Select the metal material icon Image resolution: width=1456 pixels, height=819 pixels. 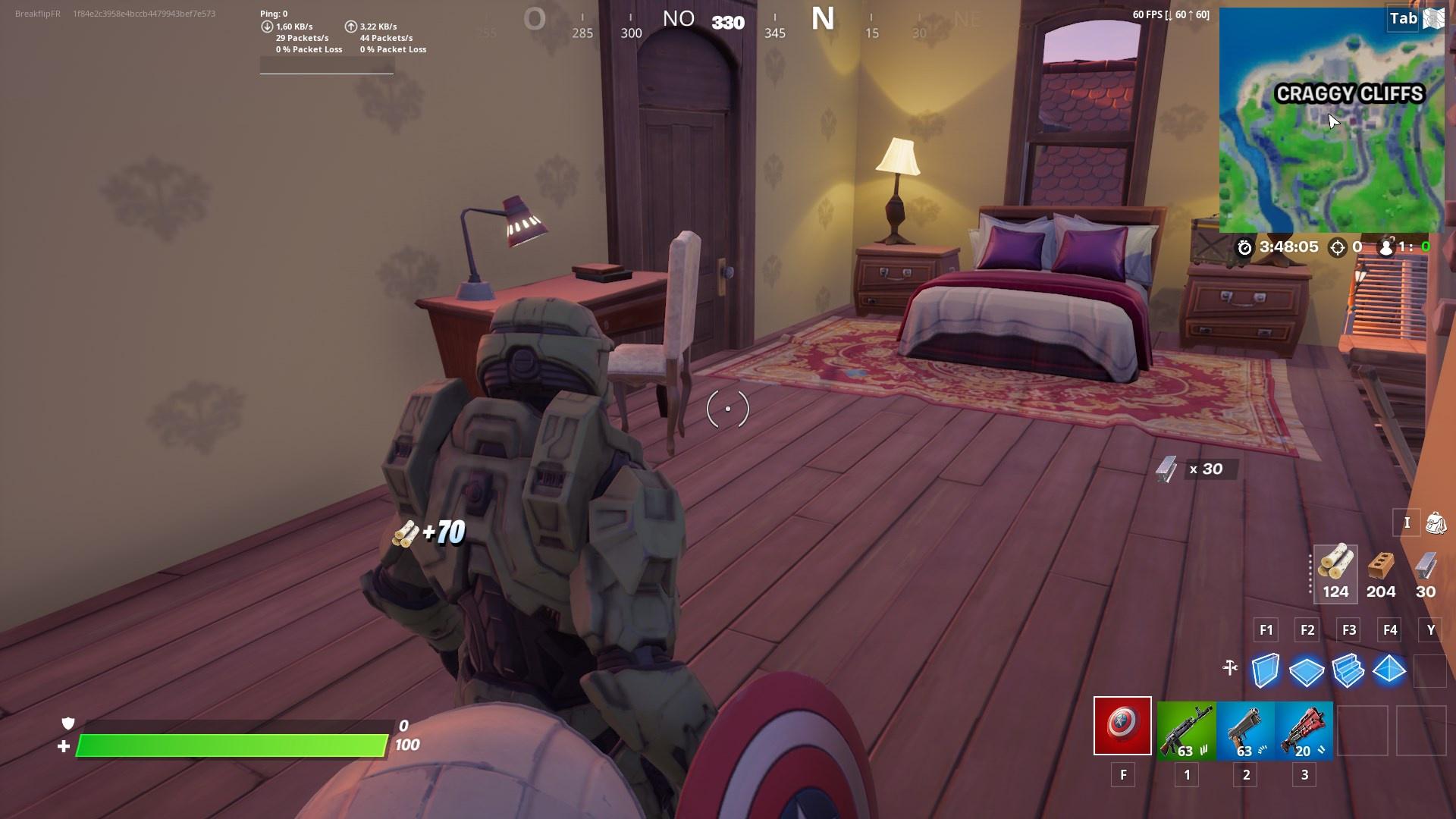[x=1425, y=567]
